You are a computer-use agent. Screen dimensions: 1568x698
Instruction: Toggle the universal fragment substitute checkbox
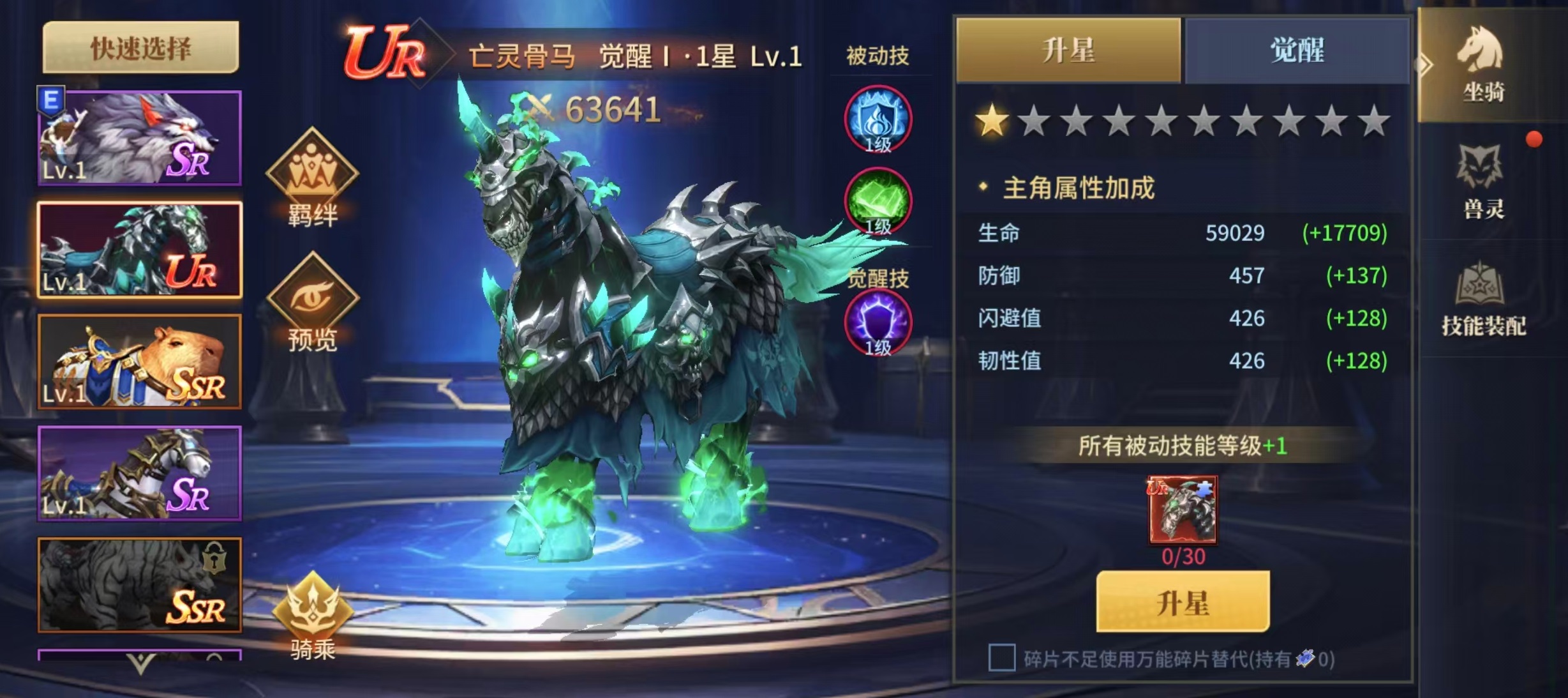1001,658
